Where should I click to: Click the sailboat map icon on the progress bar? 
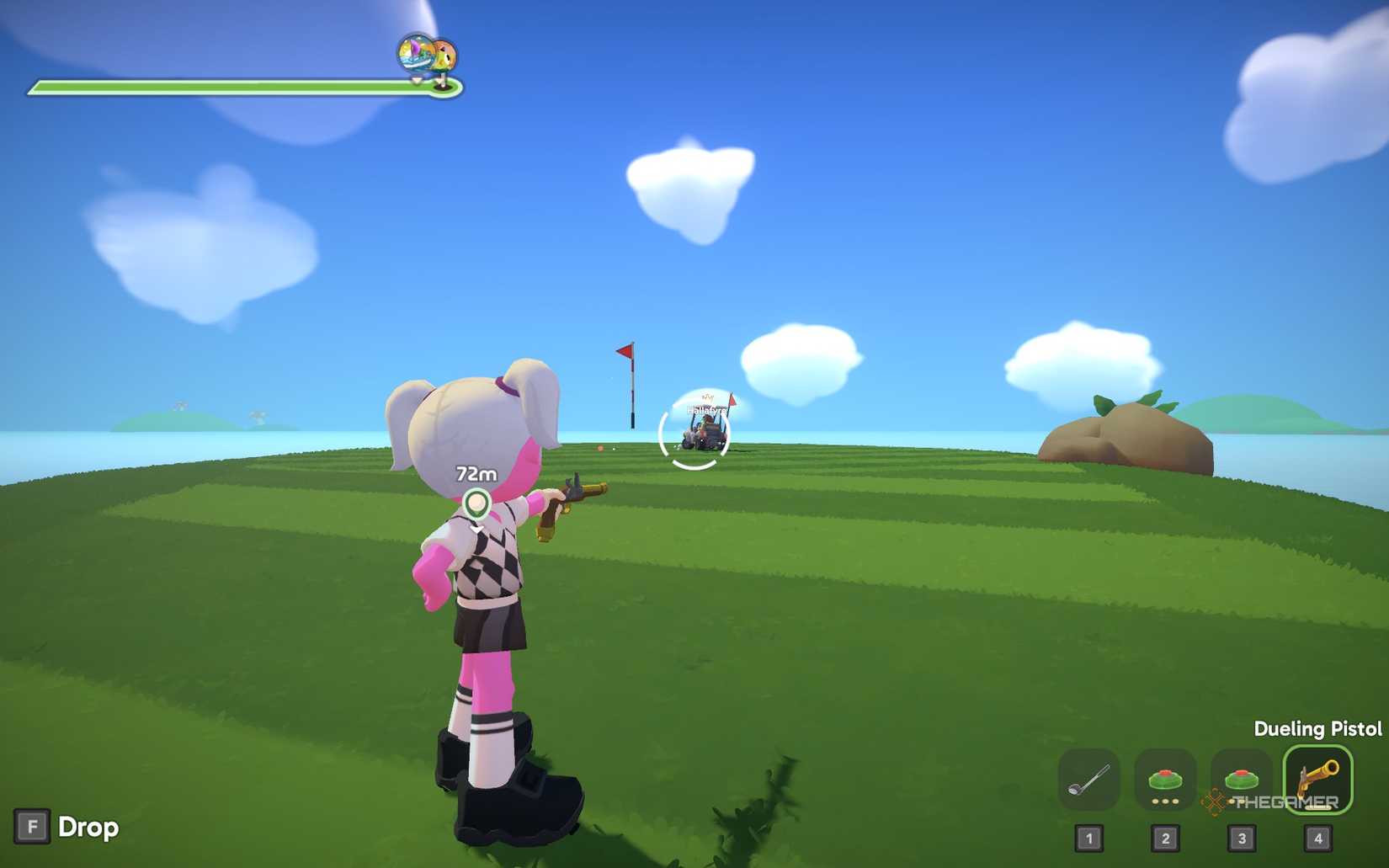click(414, 54)
